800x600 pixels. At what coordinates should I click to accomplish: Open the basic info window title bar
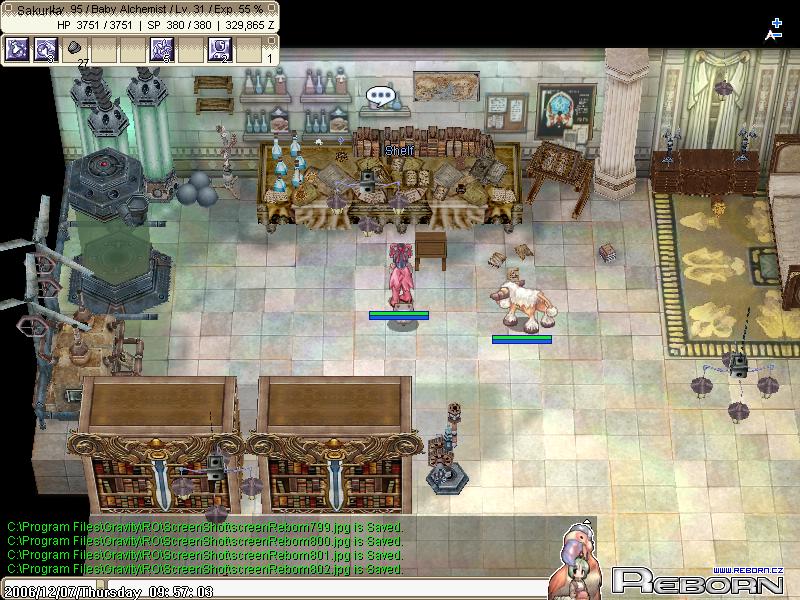click(x=140, y=9)
